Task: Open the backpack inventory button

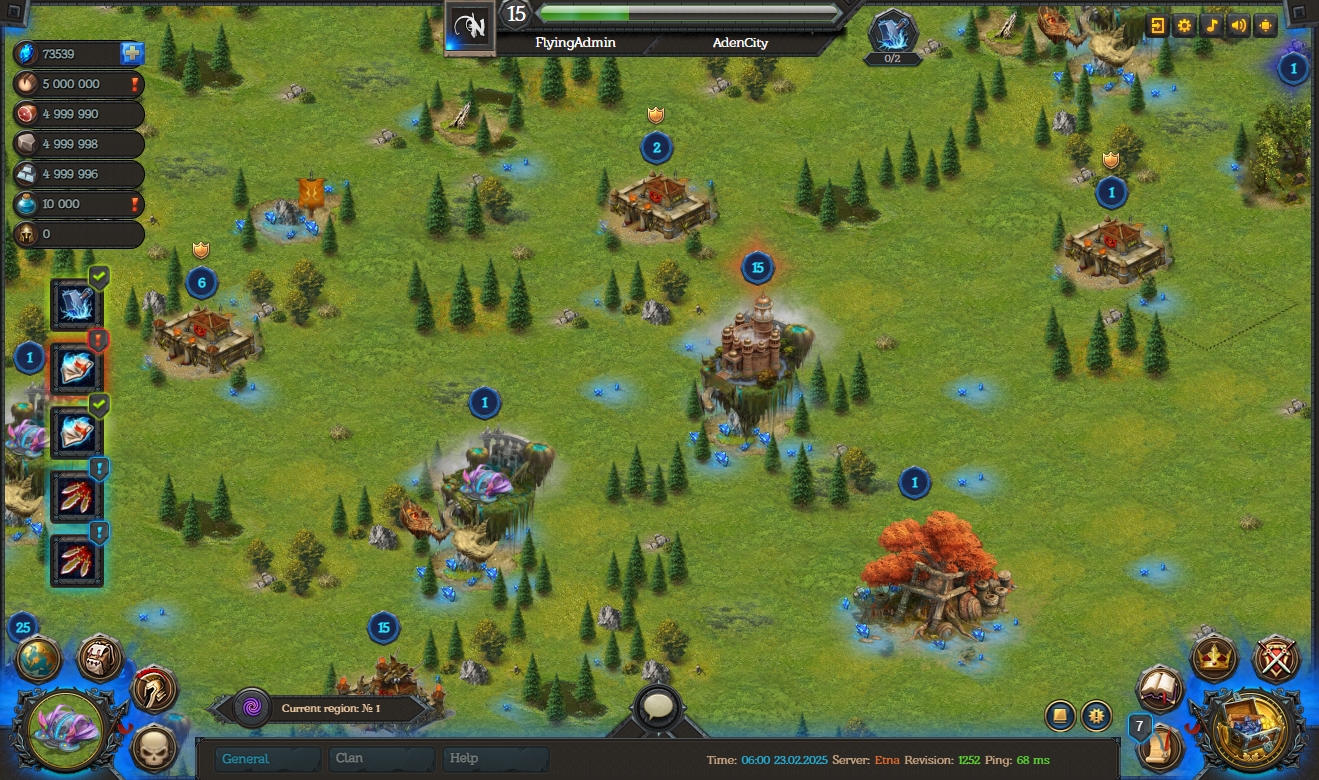Action: (100, 659)
